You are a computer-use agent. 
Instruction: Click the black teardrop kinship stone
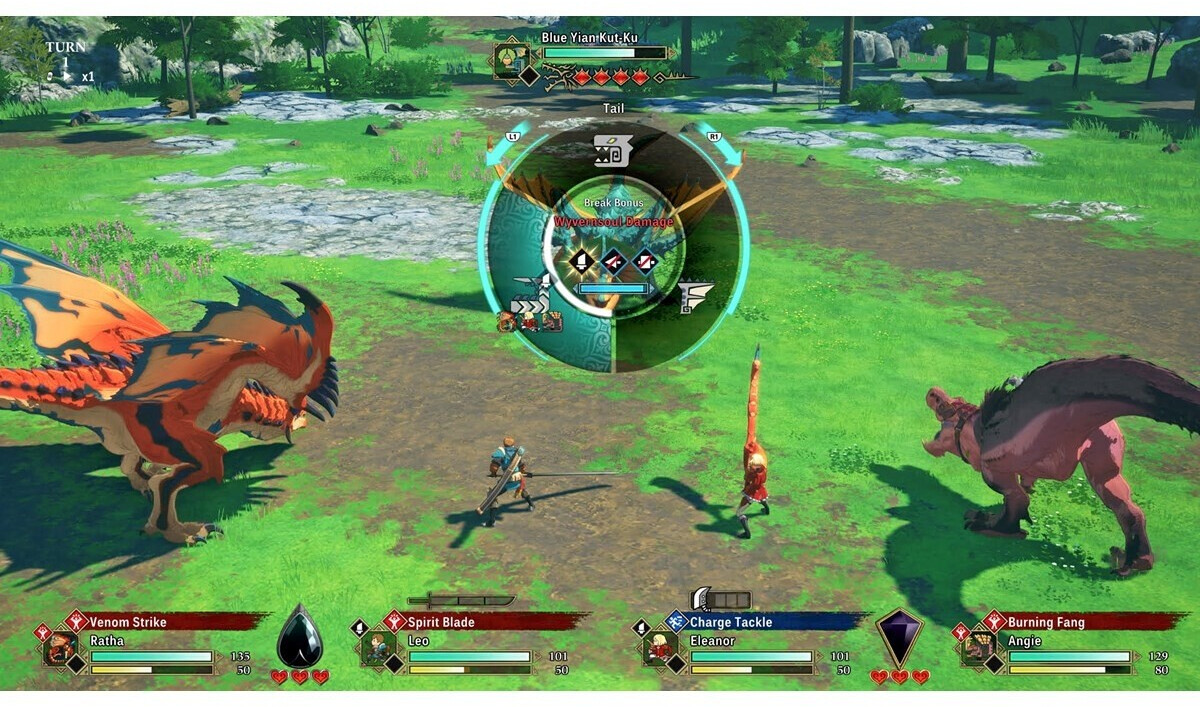tap(299, 636)
